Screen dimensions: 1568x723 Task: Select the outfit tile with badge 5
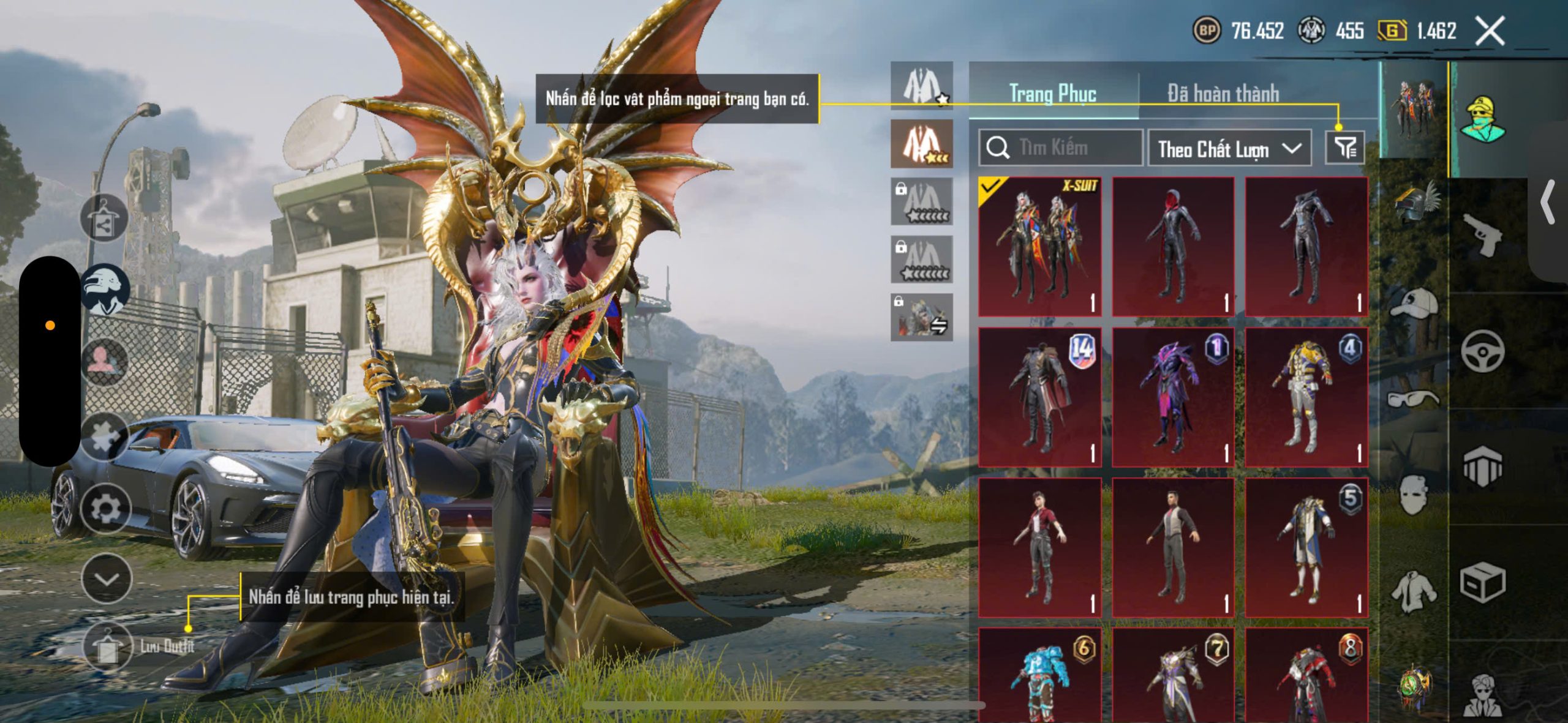coord(1306,547)
